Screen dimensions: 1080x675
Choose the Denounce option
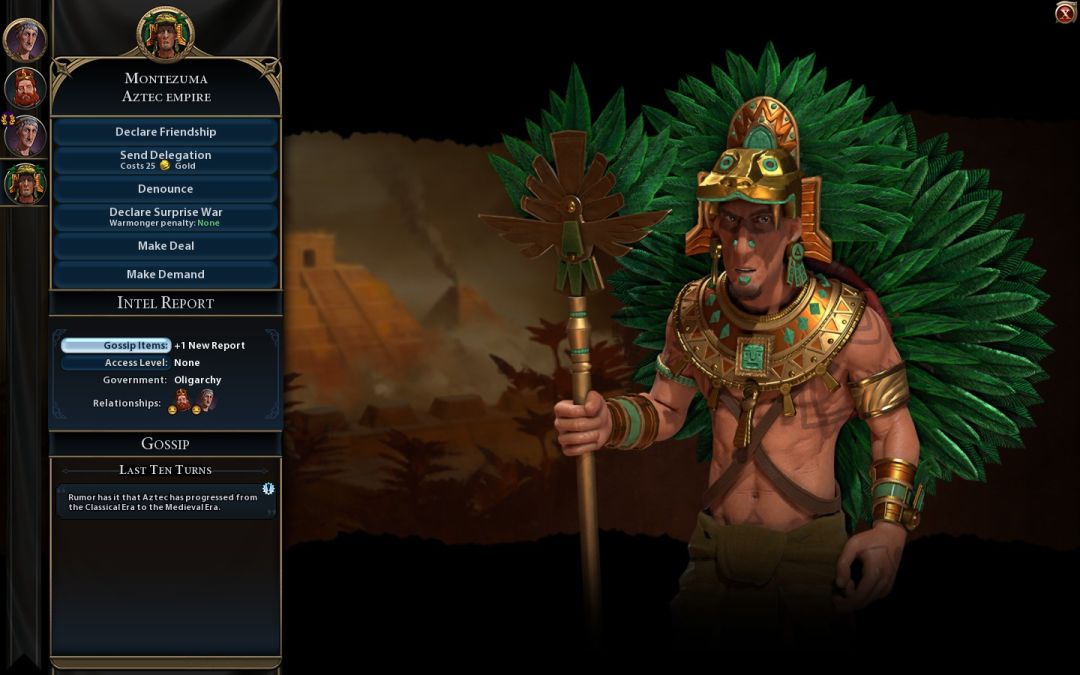[165, 189]
